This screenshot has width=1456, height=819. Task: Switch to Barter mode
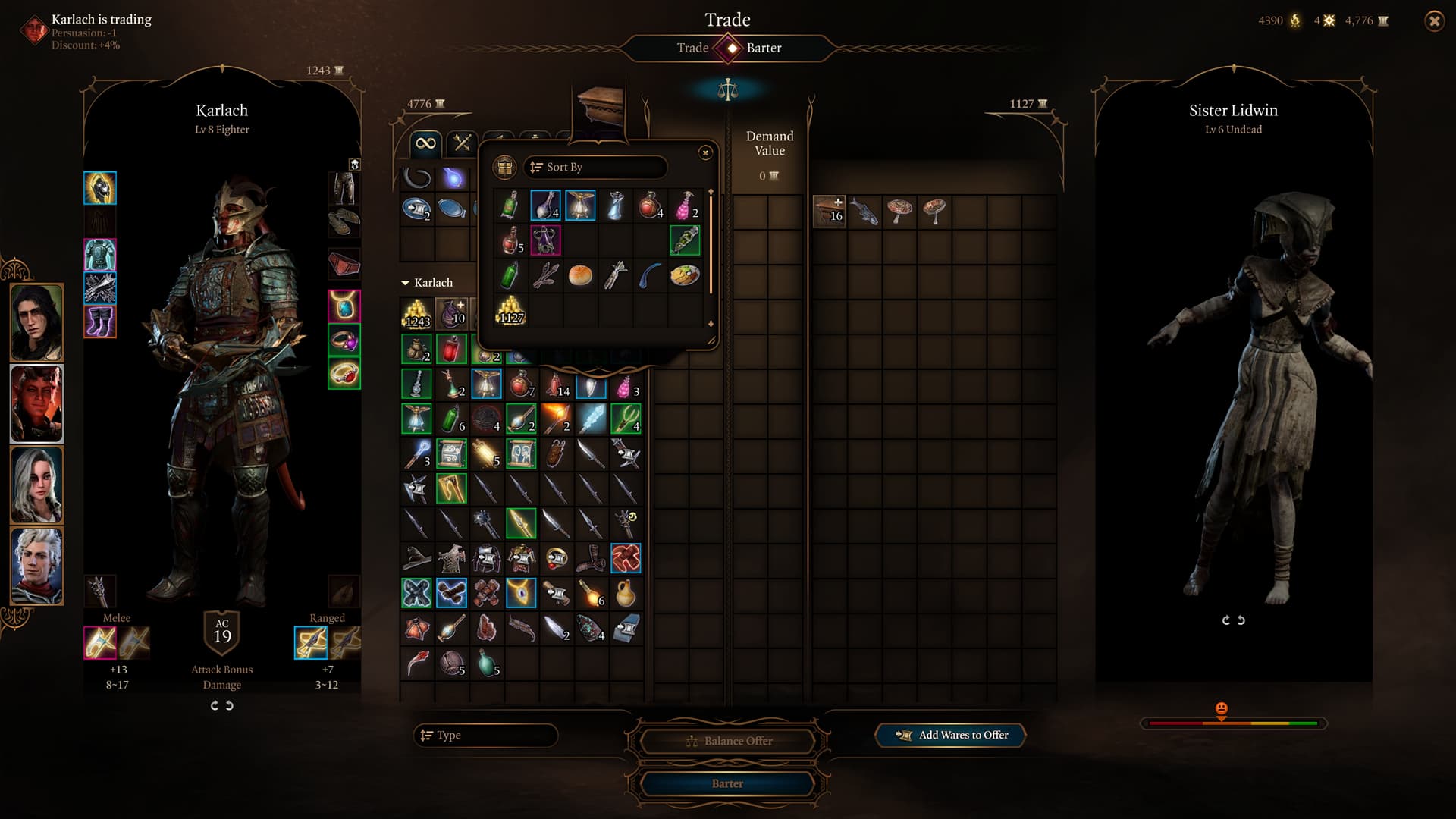(764, 48)
